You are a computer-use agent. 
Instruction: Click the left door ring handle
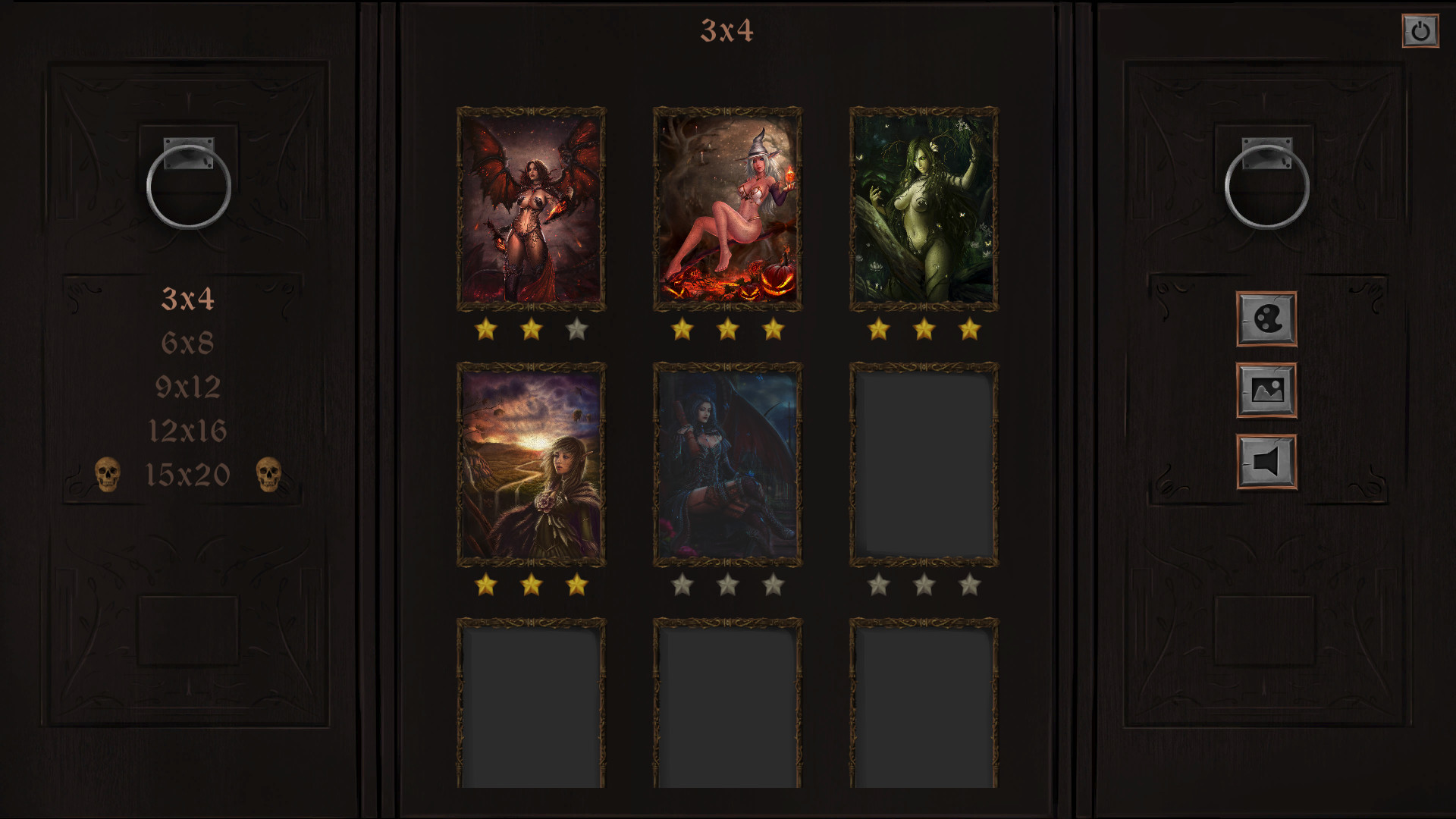coord(187,188)
